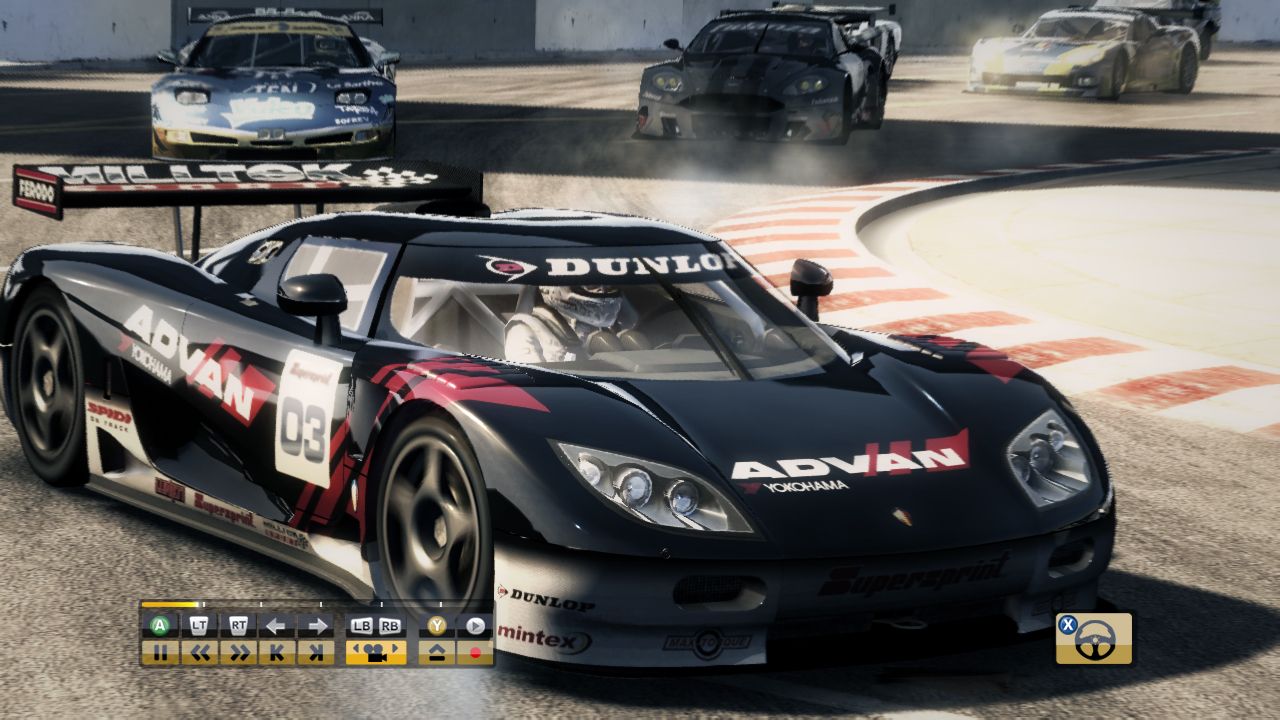Select the highlighted camera-change control
Image resolution: width=1280 pixels, height=720 pixels.
378,652
